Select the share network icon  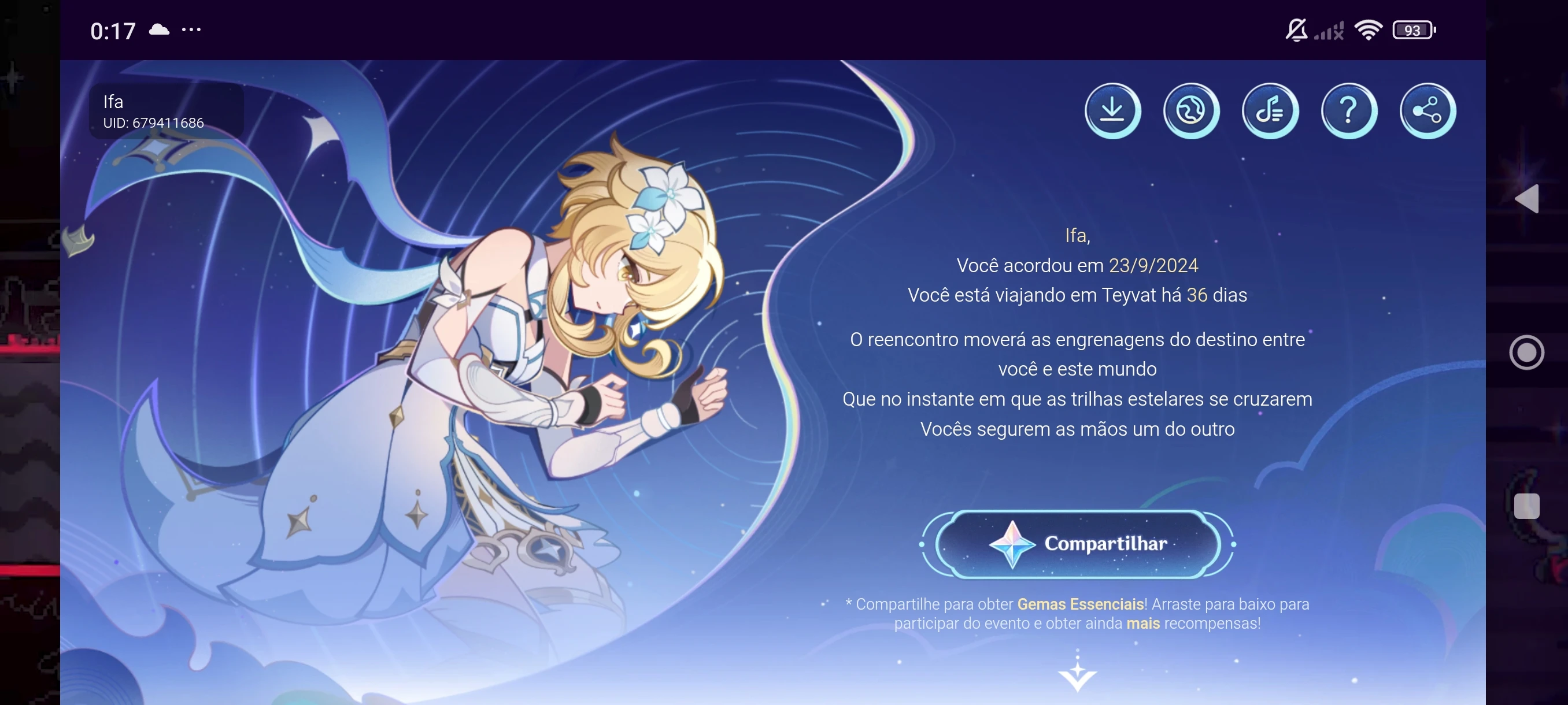click(1427, 110)
